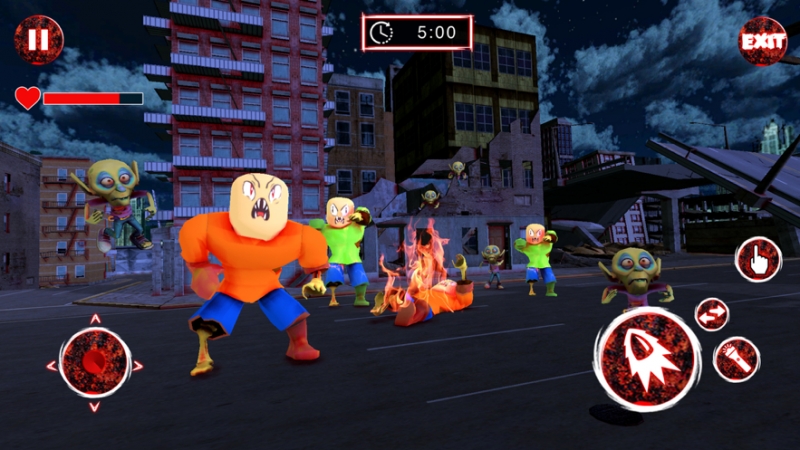Exit the level using the EXIT button
Image resolution: width=800 pixels, height=450 pixels.
point(762,41)
